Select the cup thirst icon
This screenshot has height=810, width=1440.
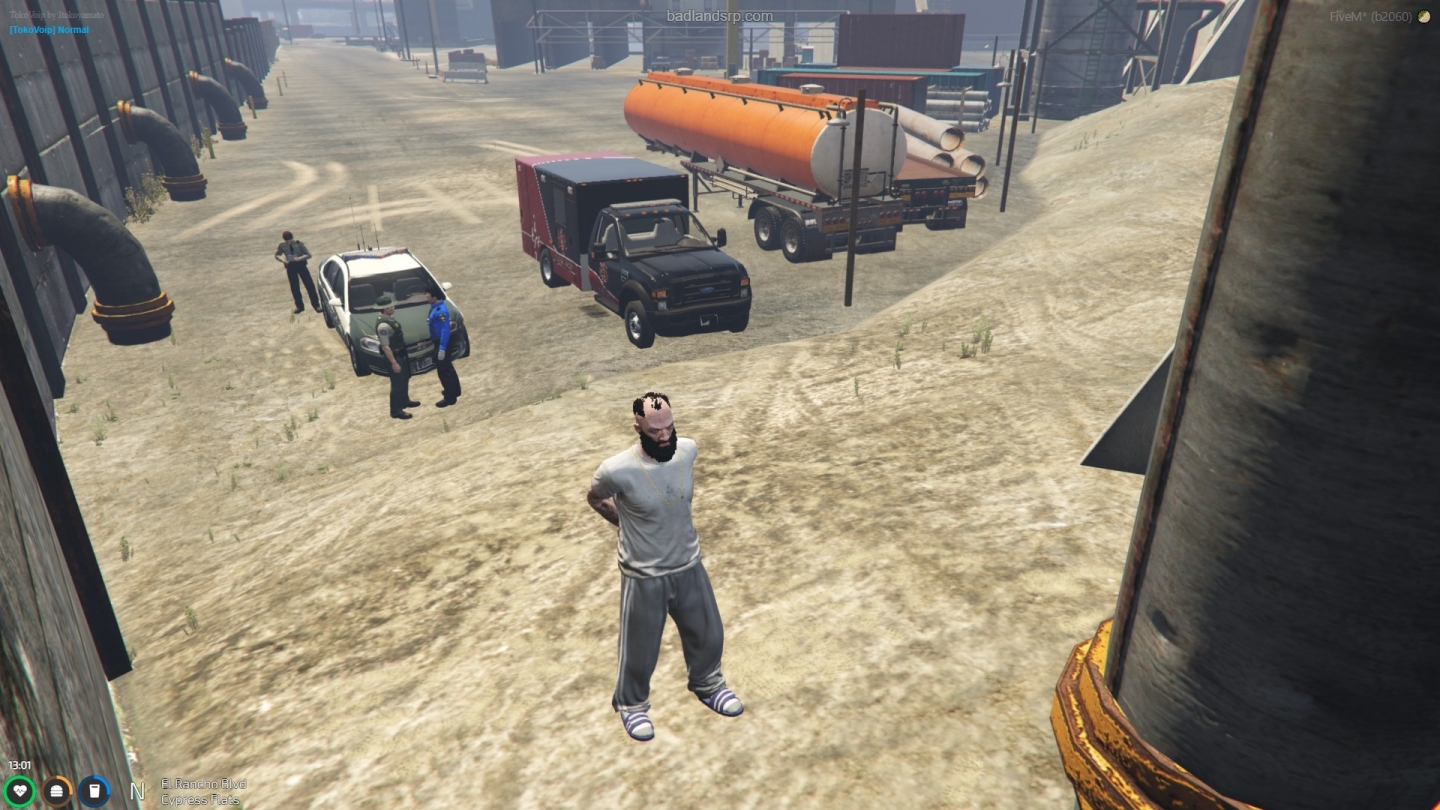(94, 790)
